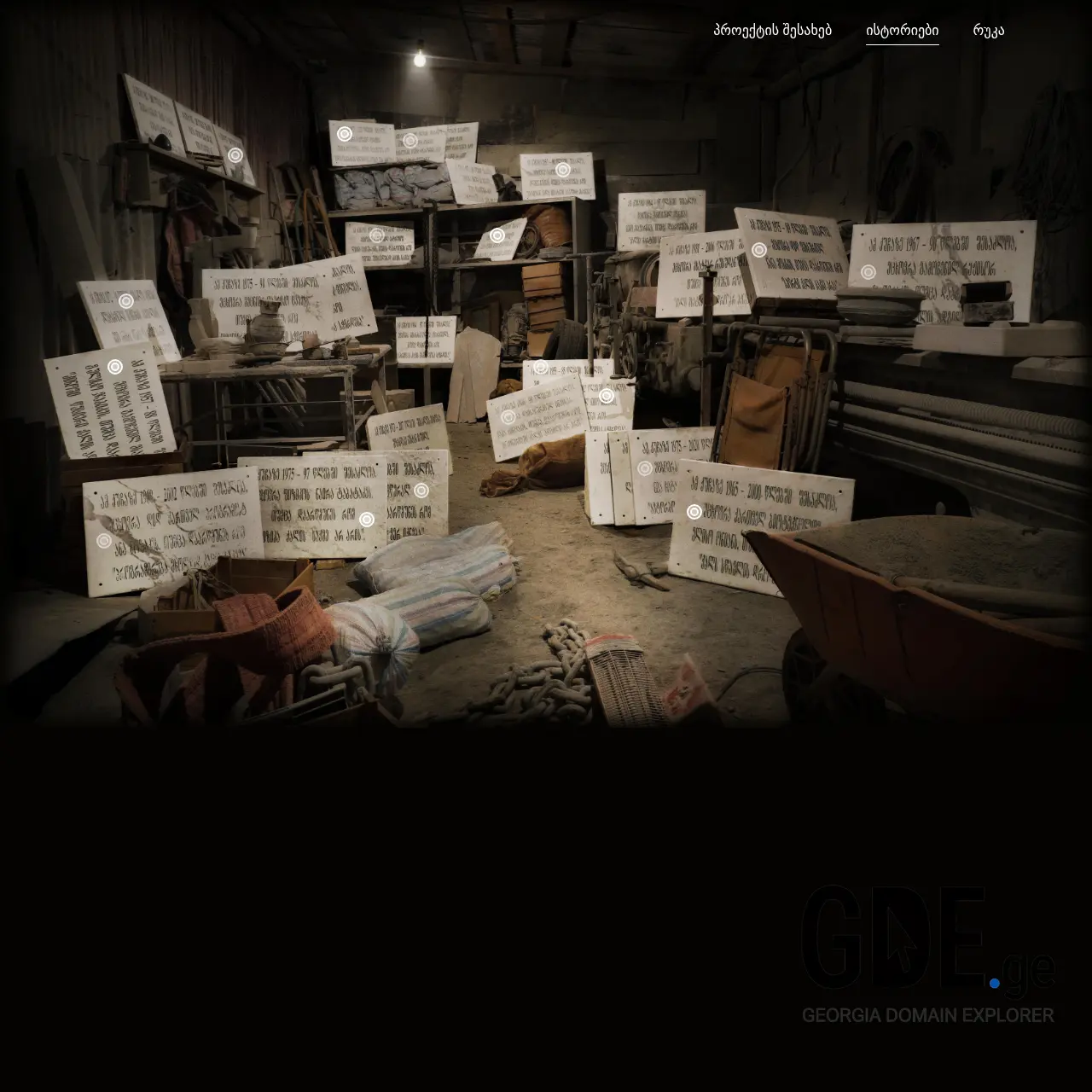Open the hotspot on the top shelf plaque
Screen dimensions: 1092x1092
(x=235, y=154)
